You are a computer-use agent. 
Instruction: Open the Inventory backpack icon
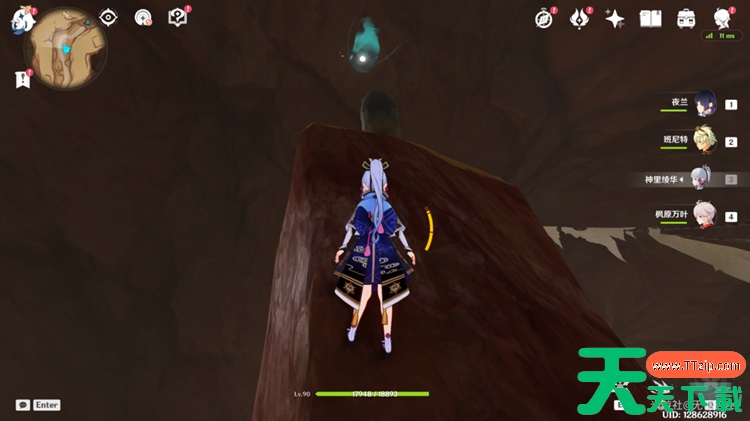pos(686,19)
